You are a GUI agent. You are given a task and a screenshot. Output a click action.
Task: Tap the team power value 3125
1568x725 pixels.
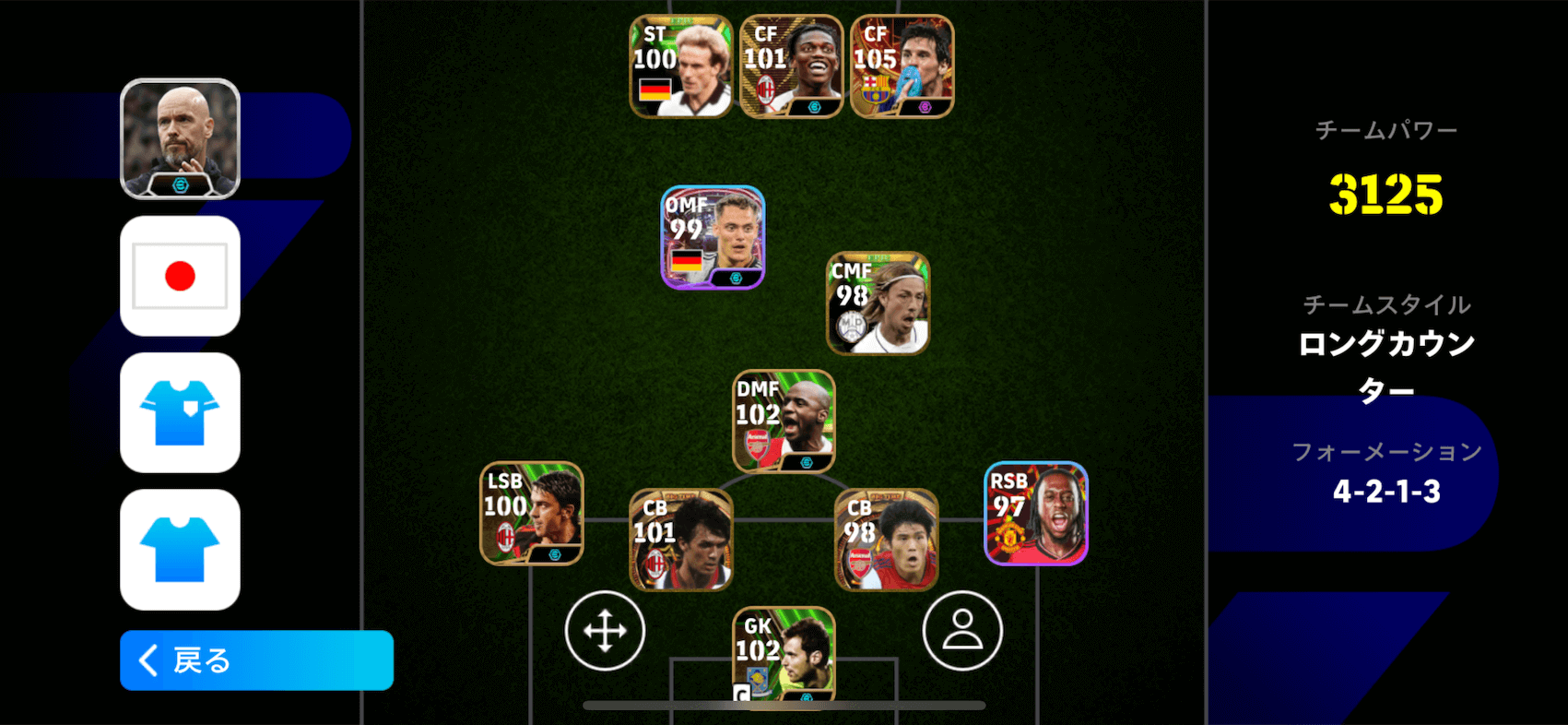pyautogui.click(x=1387, y=193)
